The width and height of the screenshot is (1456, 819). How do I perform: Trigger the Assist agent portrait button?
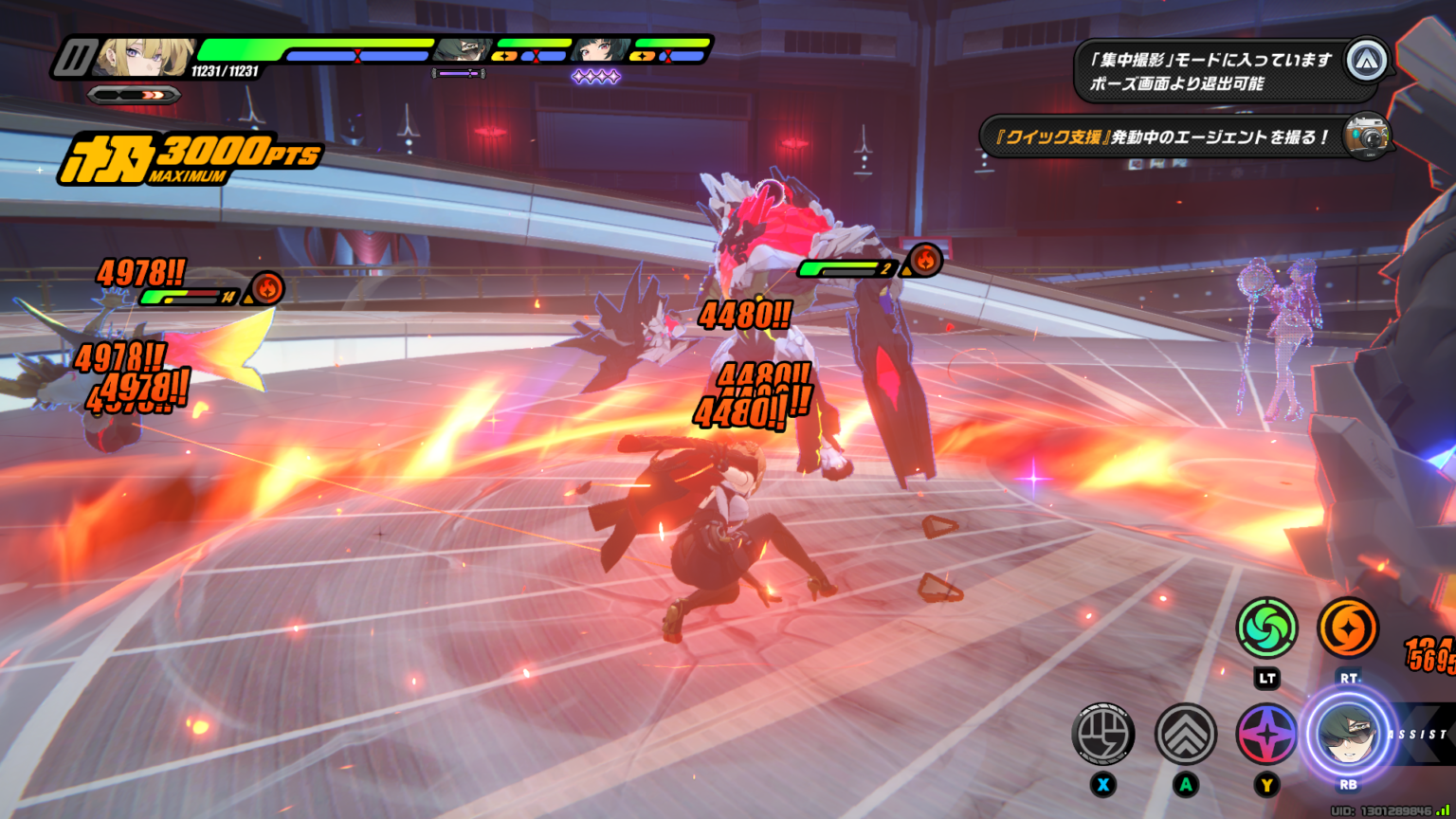tap(1347, 736)
